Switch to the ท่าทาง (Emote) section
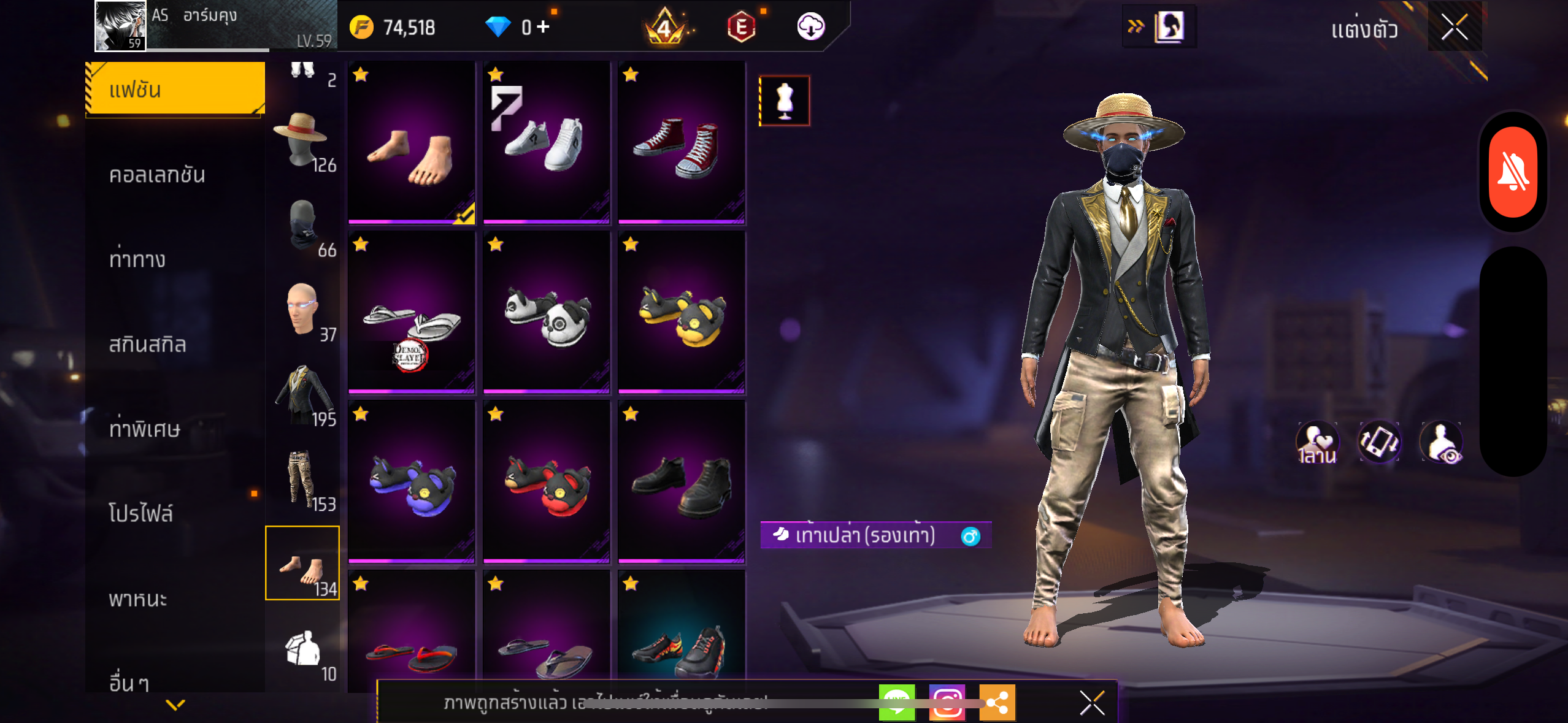Image resolution: width=1568 pixels, height=723 pixels. coord(137,260)
